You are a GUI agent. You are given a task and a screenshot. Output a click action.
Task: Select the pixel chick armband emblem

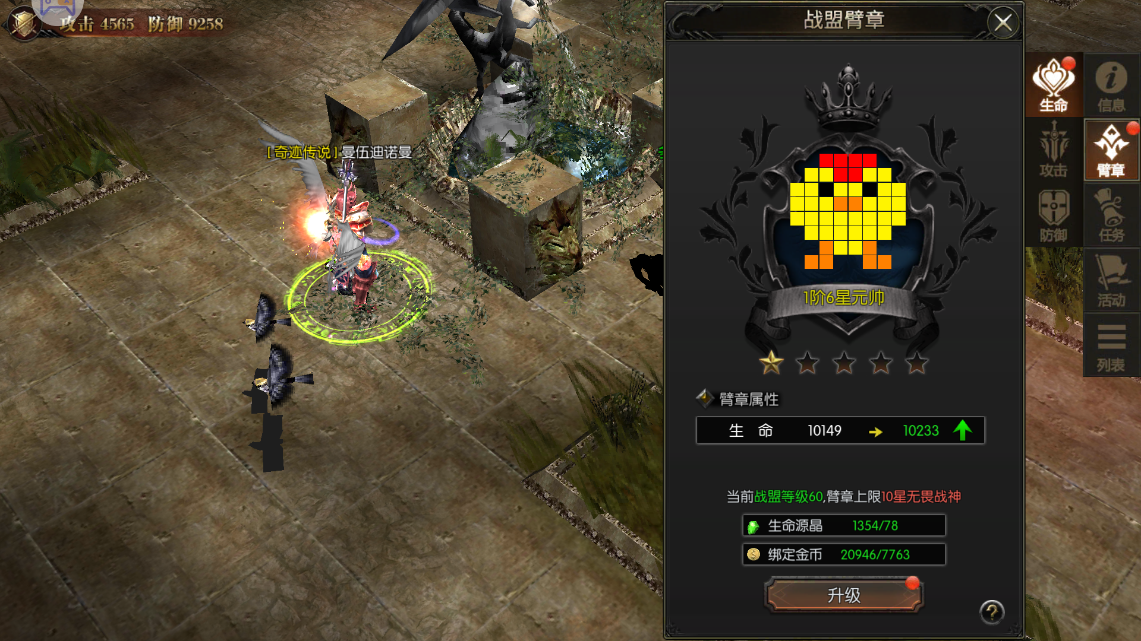(848, 212)
